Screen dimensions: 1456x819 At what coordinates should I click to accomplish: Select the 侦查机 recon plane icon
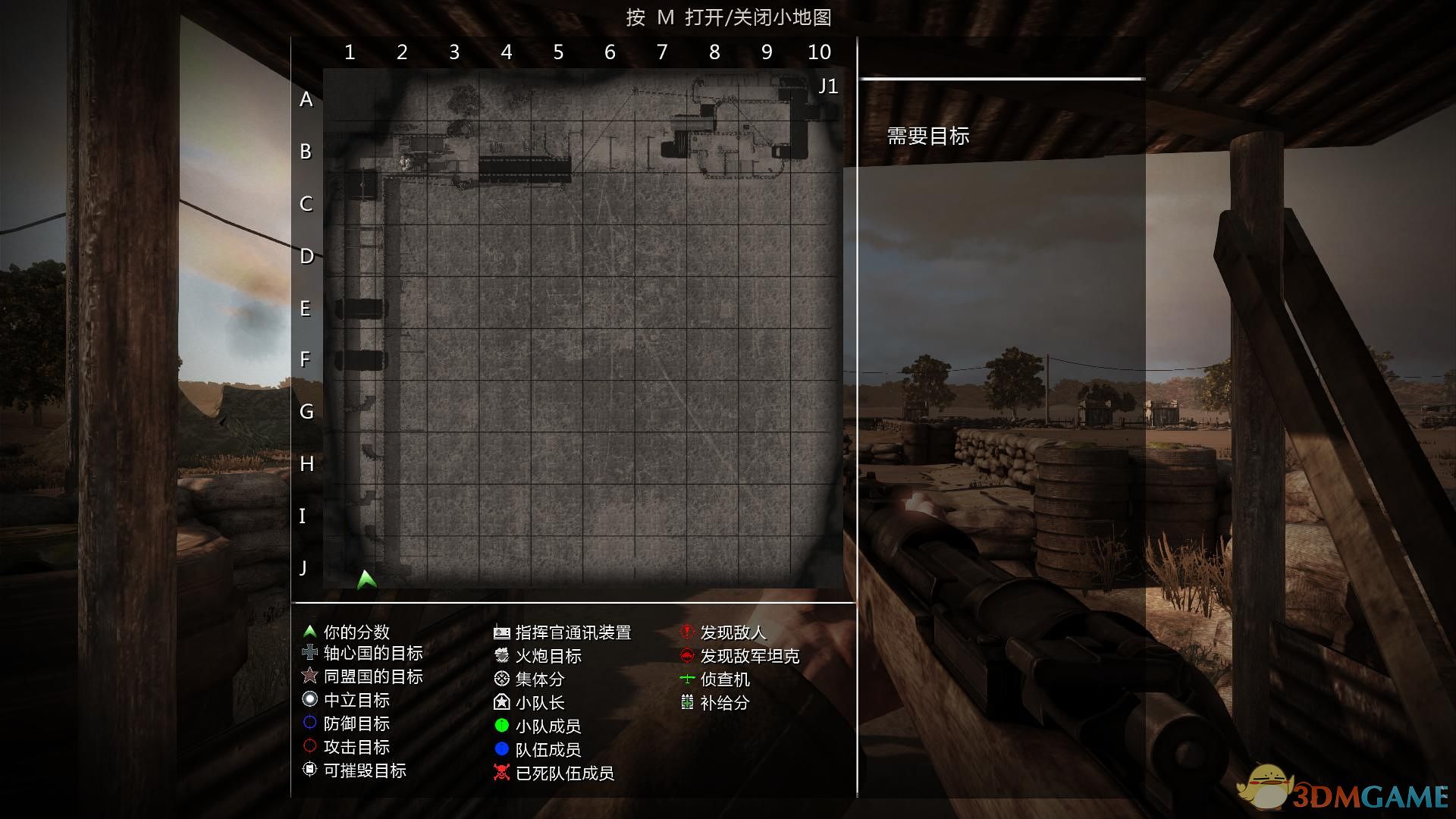click(x=686, y=679)
